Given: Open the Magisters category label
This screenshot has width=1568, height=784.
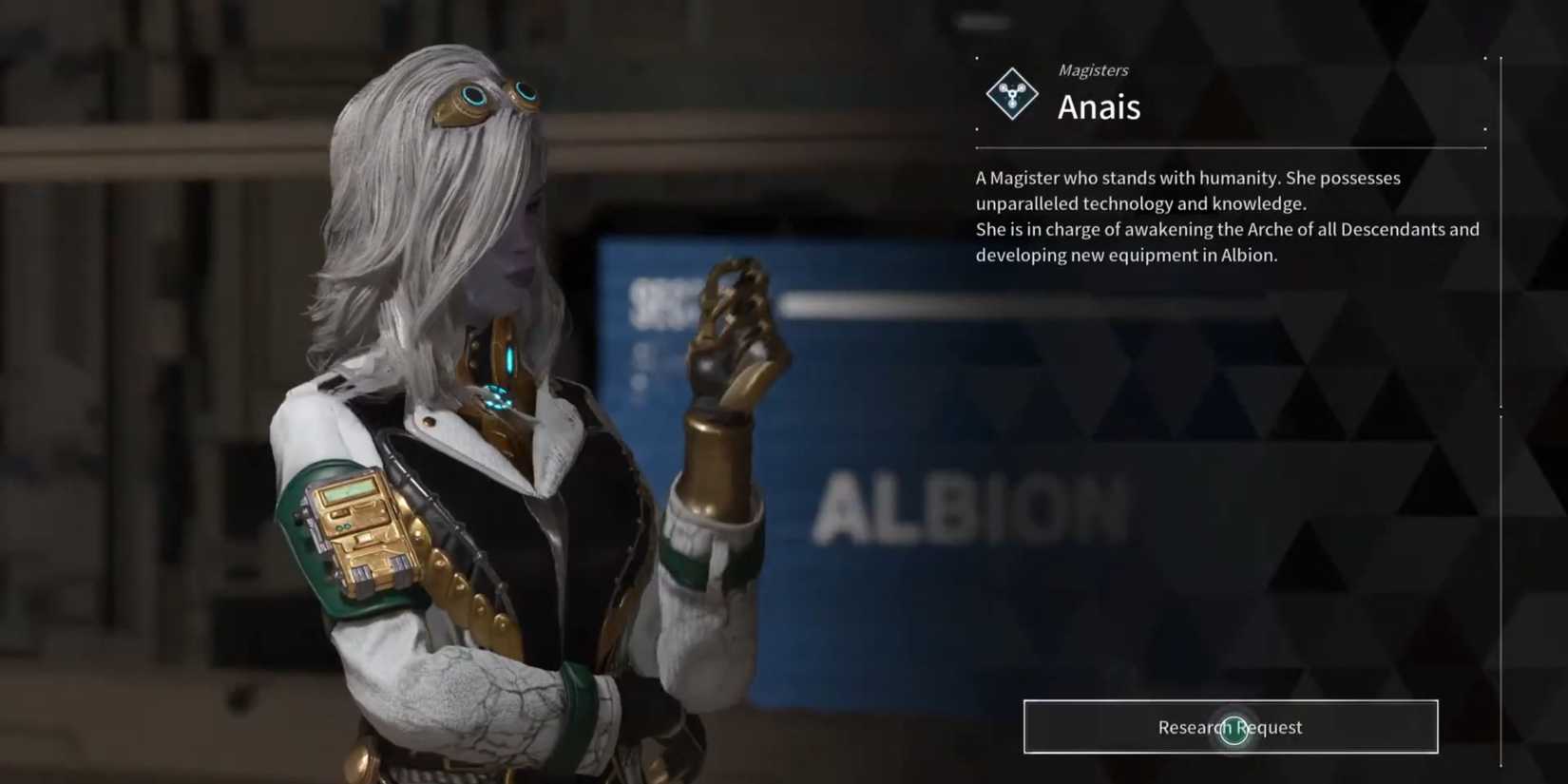Looking at the screenshot, I should coord(1093,69).
